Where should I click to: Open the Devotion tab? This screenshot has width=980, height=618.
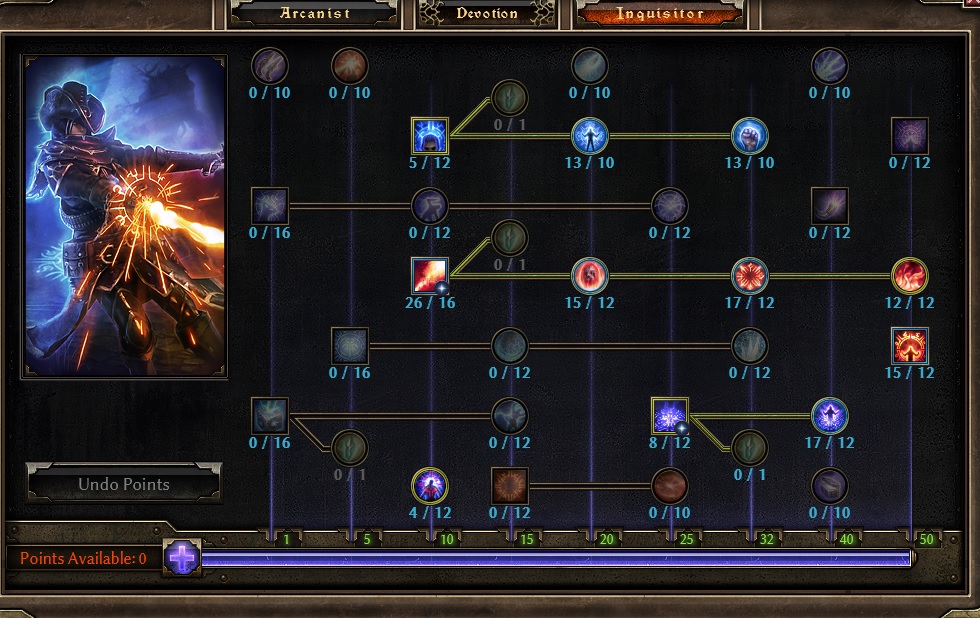click(487, 13)
